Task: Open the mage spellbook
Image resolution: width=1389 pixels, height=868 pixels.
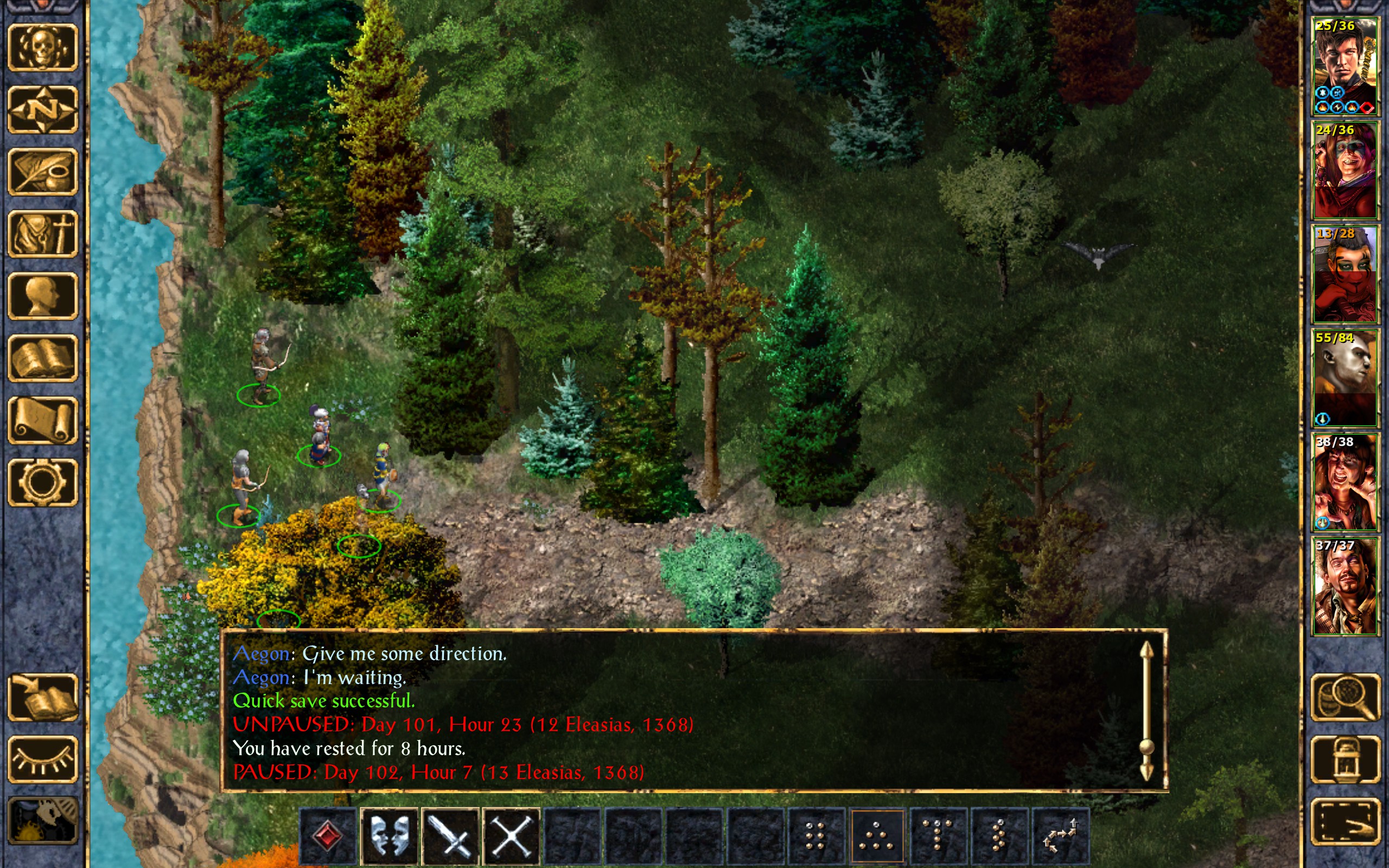Action: click(x=42, y=358)
